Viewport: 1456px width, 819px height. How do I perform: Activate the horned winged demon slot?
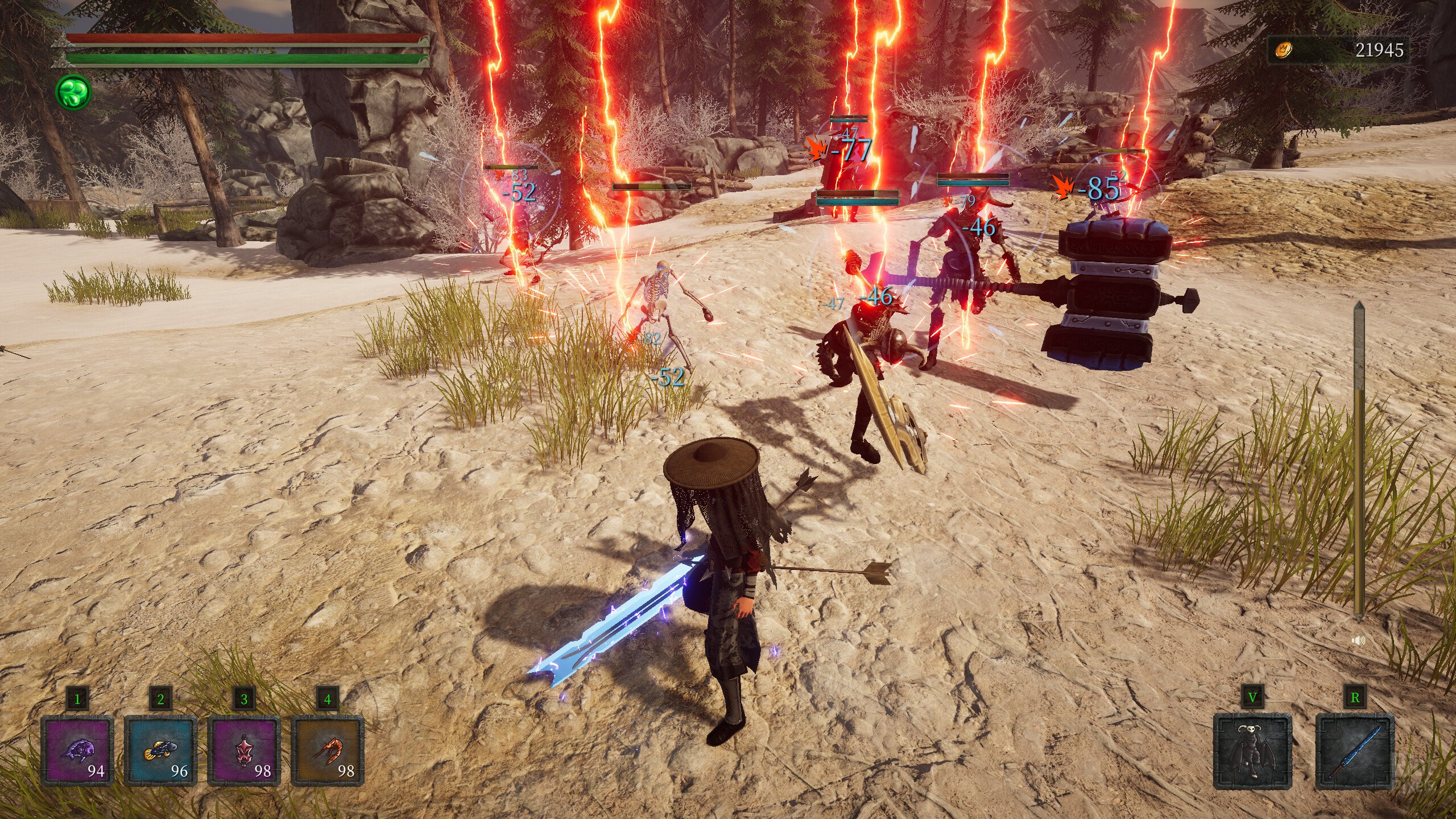click(x=1252, y=752)
